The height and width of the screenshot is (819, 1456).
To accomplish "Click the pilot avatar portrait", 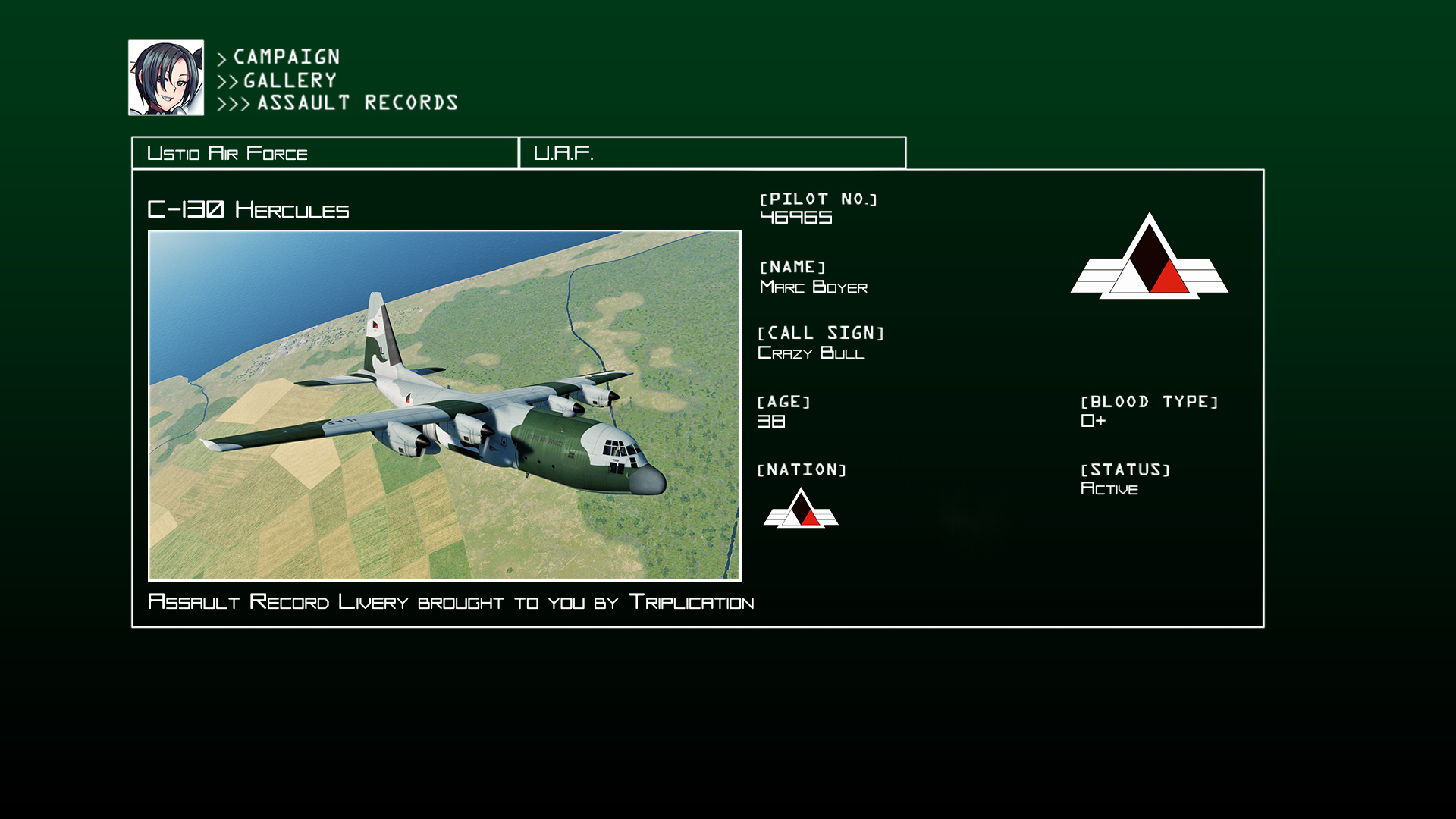I will [166, 77].
